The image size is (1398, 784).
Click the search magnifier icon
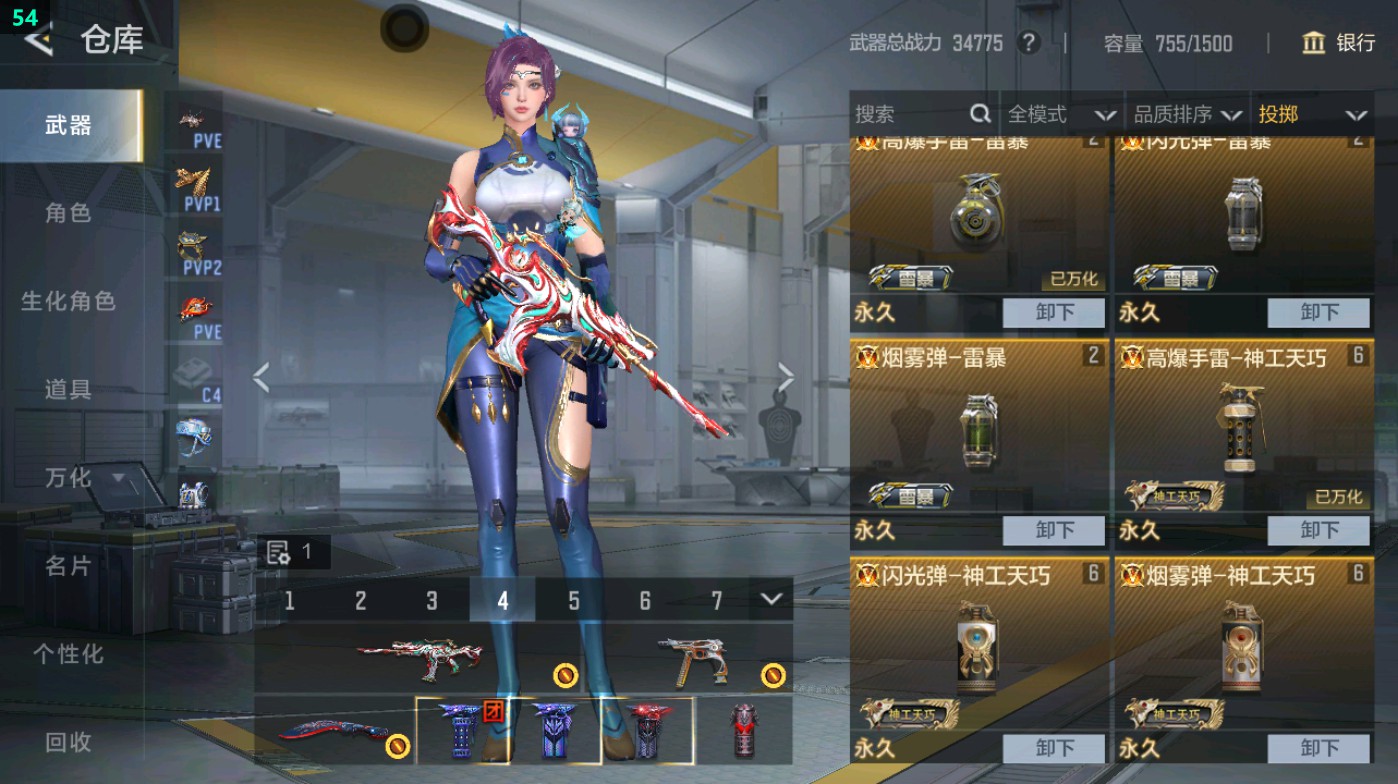tap(978, 114)
